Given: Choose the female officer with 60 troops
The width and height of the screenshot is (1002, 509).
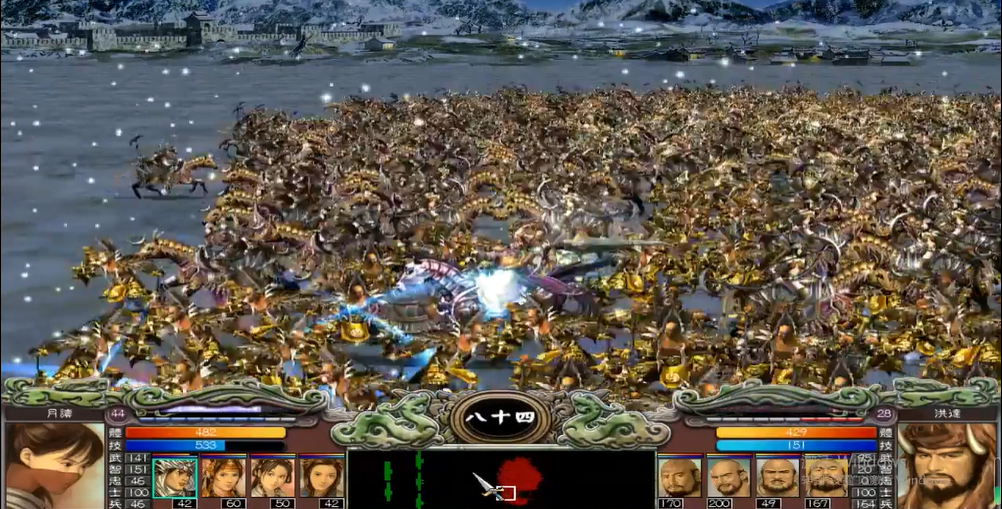Looking at the screenshot, I should tap(223, 477).
